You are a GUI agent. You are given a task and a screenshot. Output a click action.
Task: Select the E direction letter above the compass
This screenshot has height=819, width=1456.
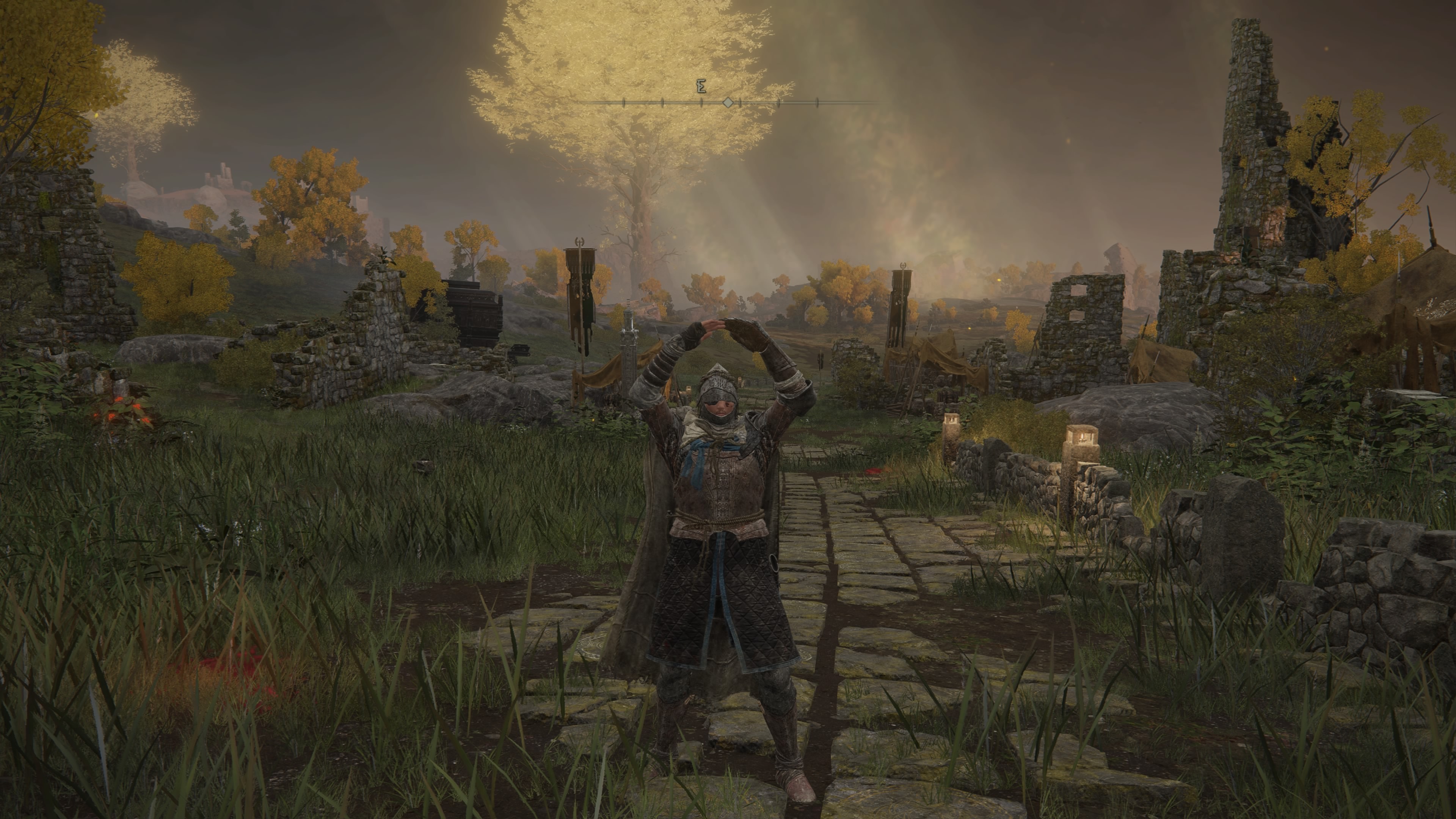701,87
